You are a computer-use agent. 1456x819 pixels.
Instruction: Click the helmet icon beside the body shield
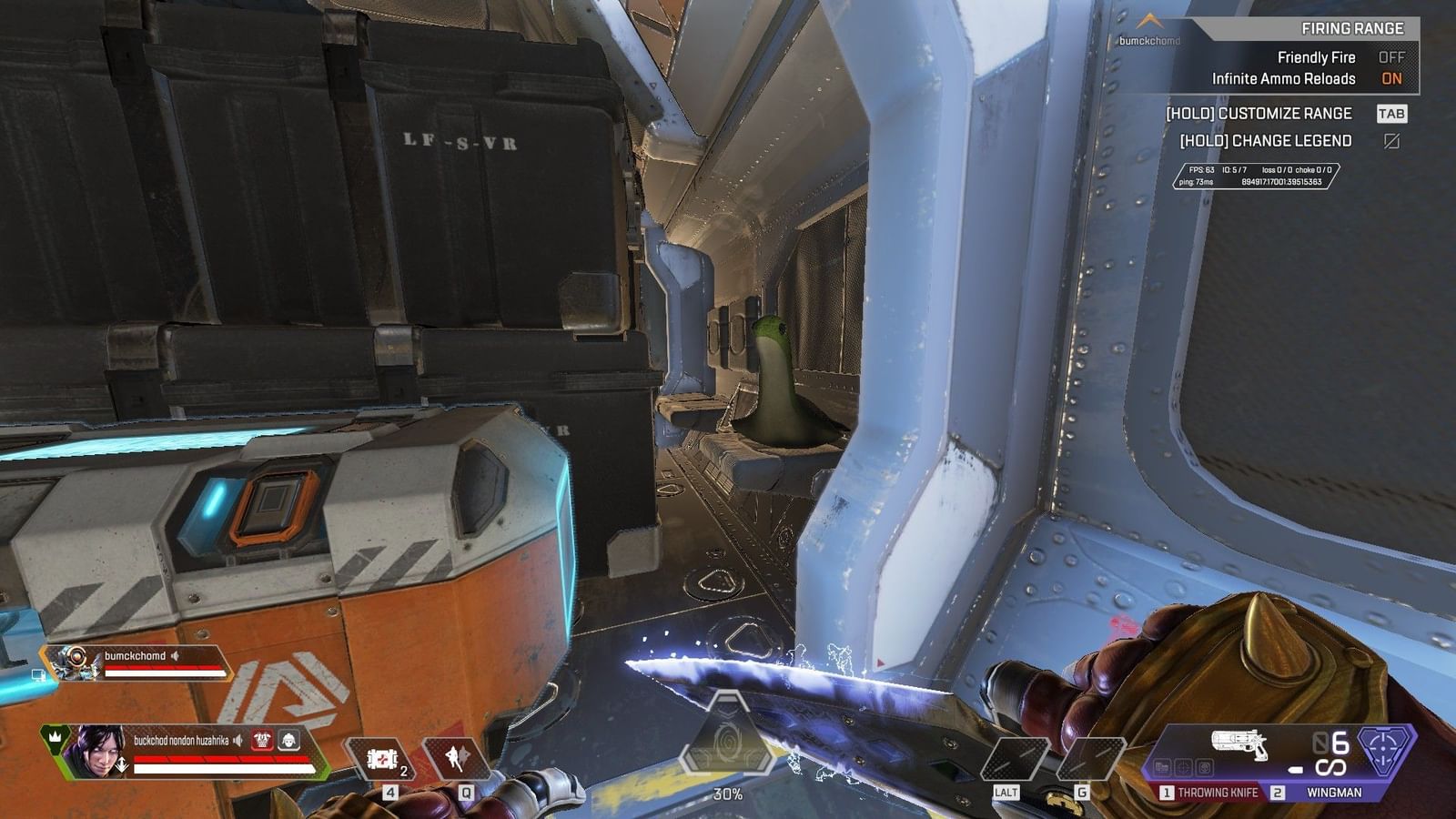tap(289, 741)
